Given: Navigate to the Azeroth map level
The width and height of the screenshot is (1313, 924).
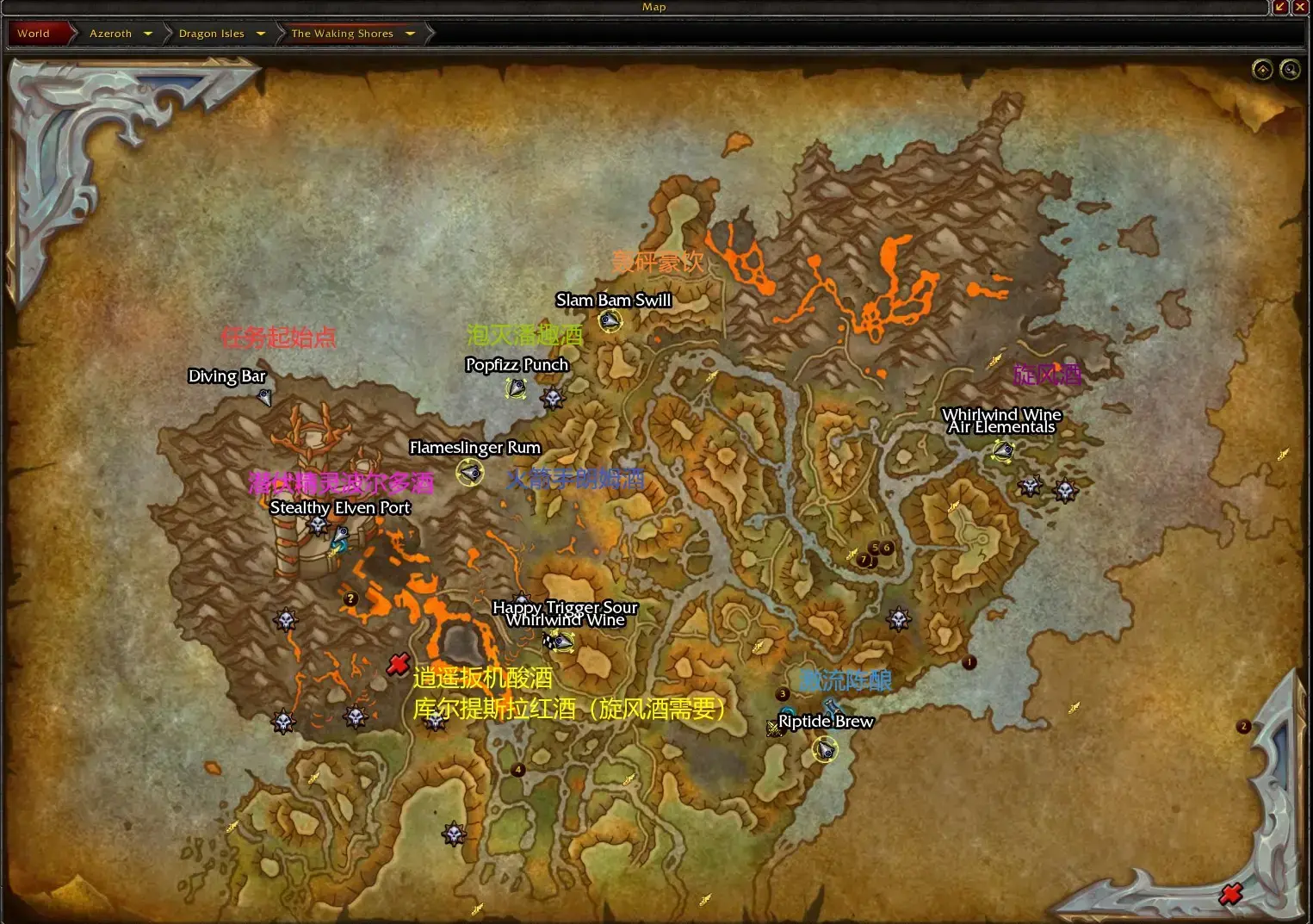Looking at the screenshot, I should coord(111,34).
